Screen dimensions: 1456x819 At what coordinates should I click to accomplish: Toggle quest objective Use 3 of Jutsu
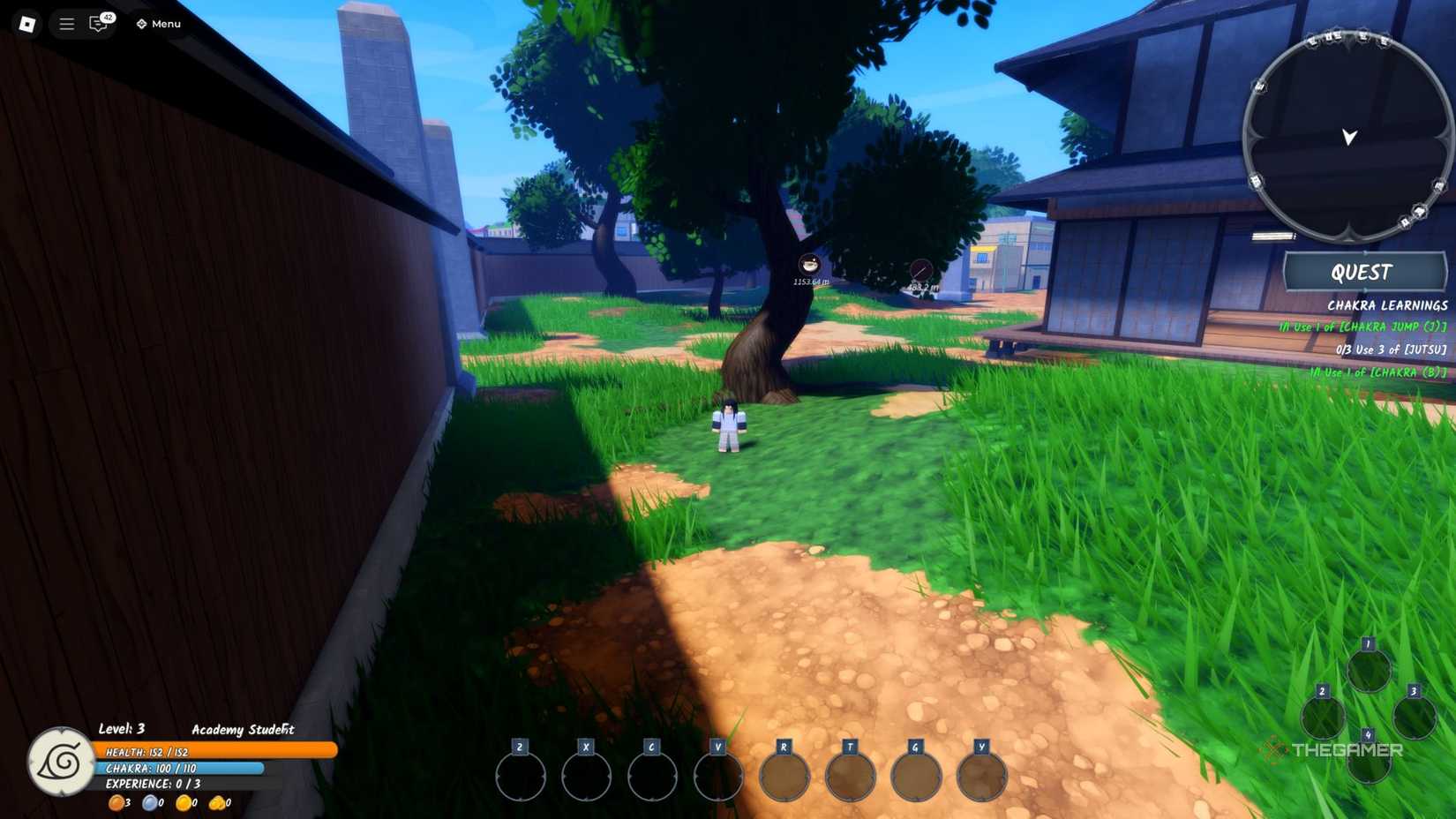click(x=1392, y=349)
